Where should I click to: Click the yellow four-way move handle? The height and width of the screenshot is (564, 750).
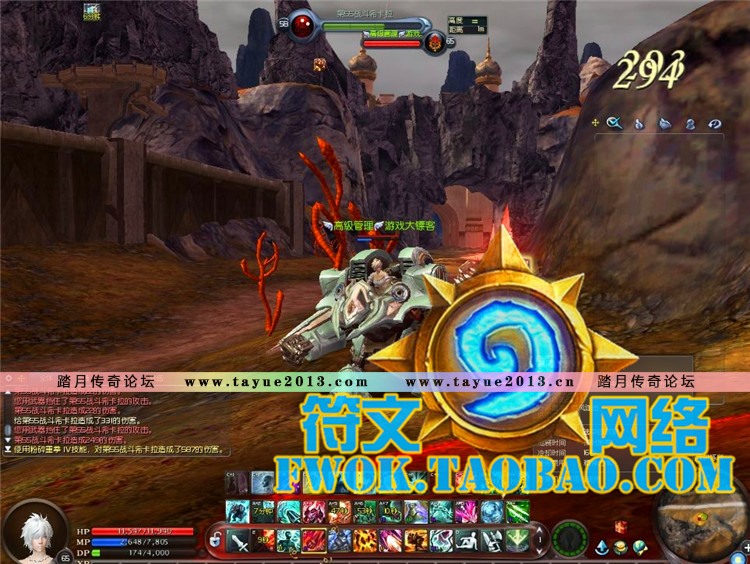[x=595, y=123]
